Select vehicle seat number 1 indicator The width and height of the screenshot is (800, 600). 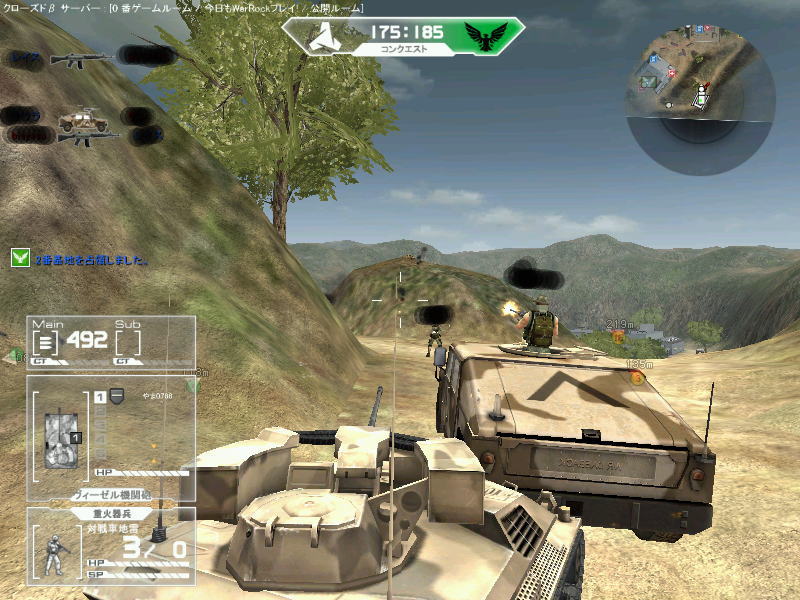(x=100, y=397)
